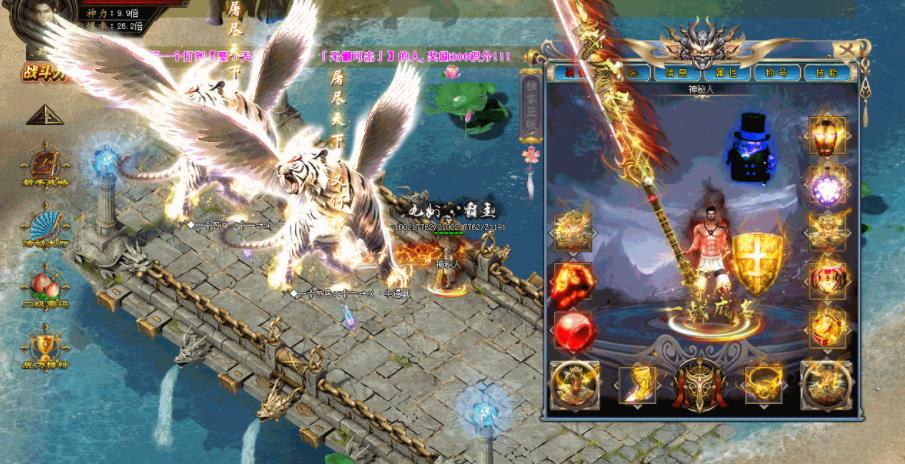The height and width of the screenshot is (464, 905).
Task: Click the horned mask center slot
Action: click(x=699, y=385)
